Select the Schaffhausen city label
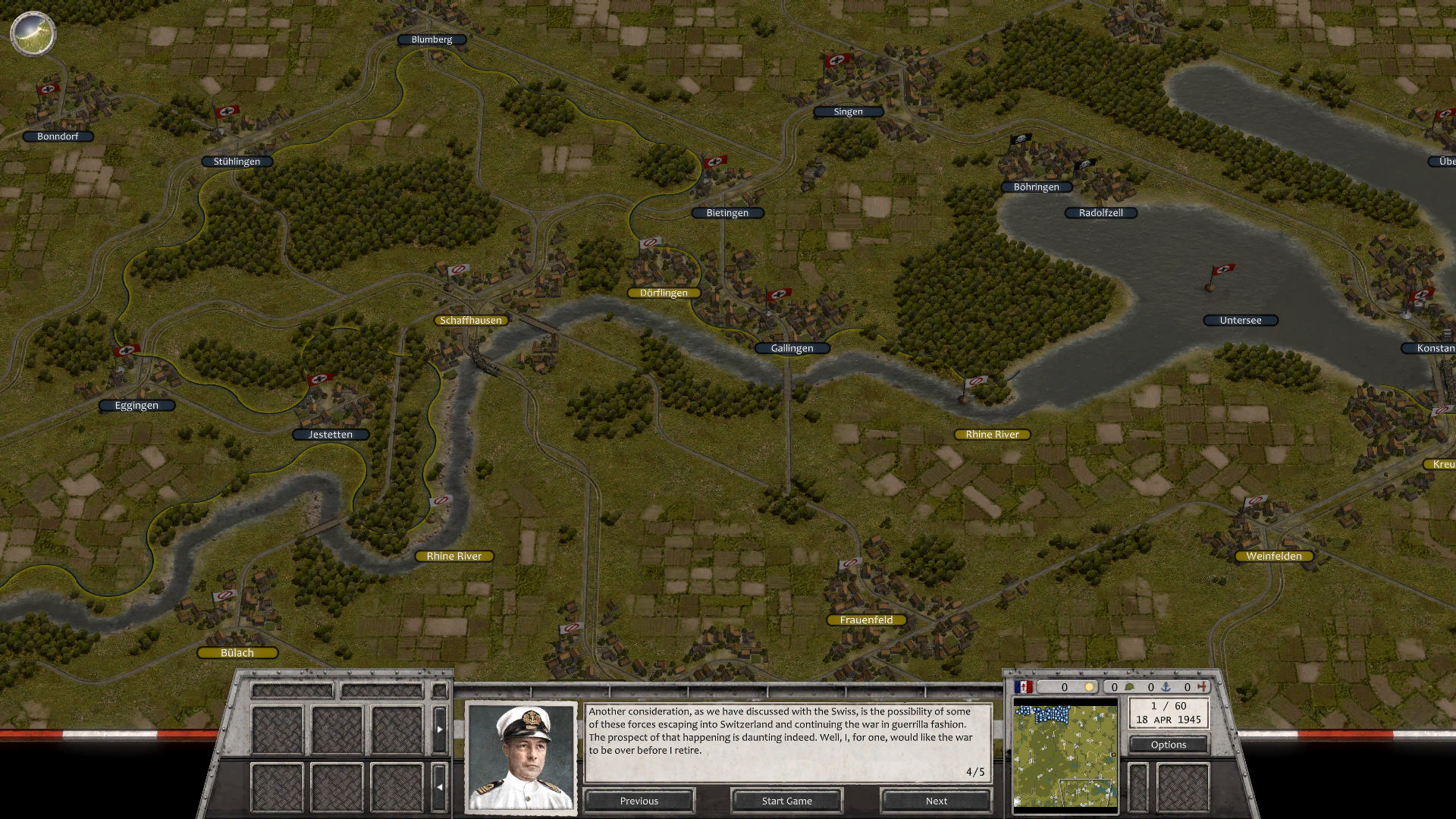This screenshot has height=819, width=1456. [471, 320]
